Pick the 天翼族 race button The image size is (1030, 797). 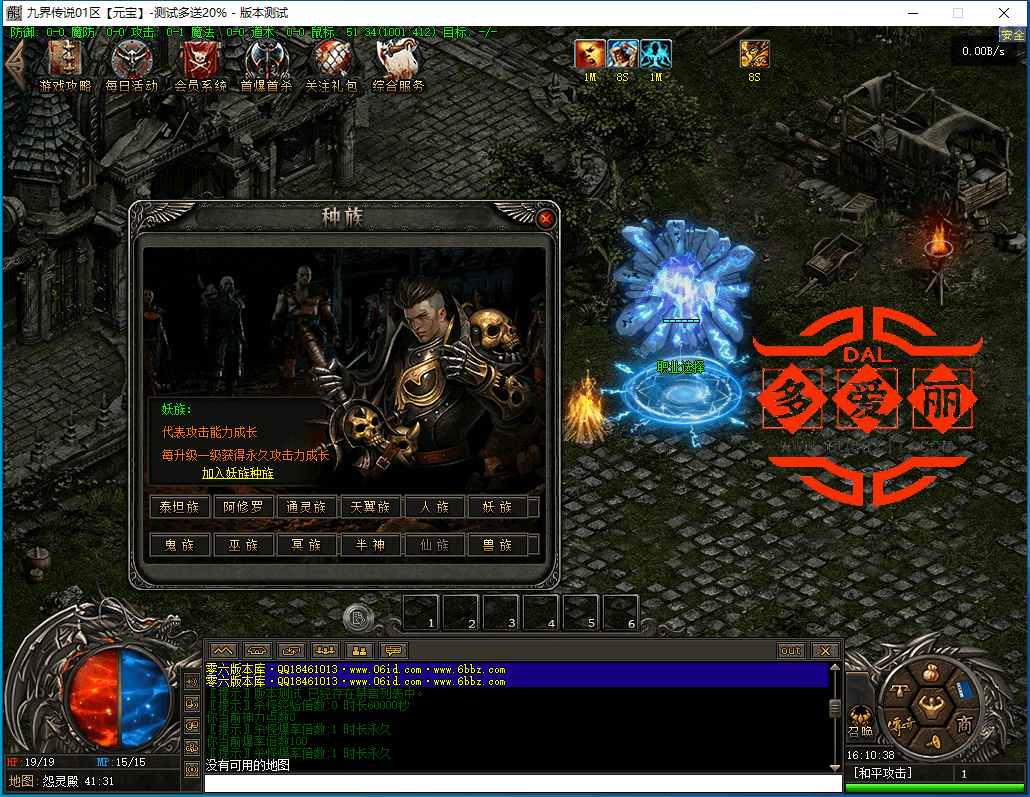point(370,507)
